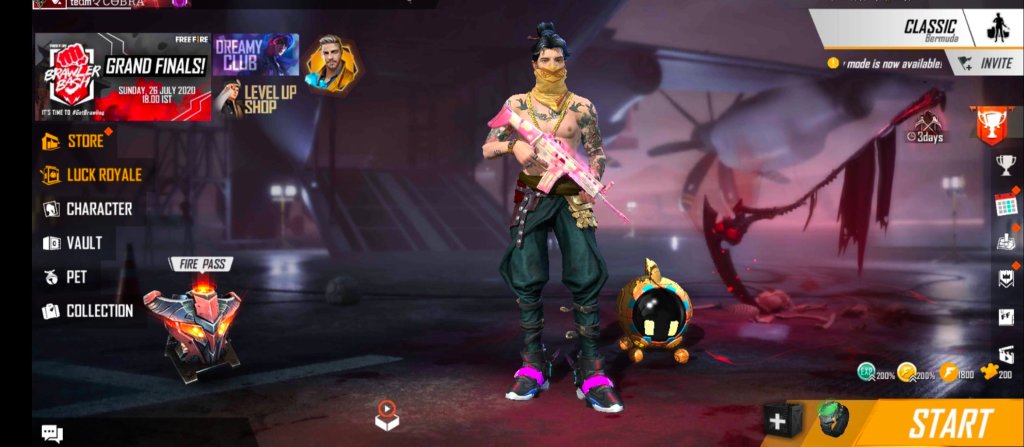Open the chat speech bubble icon
The height and width of the screenshot is (447, 1024).
(52, 433)
